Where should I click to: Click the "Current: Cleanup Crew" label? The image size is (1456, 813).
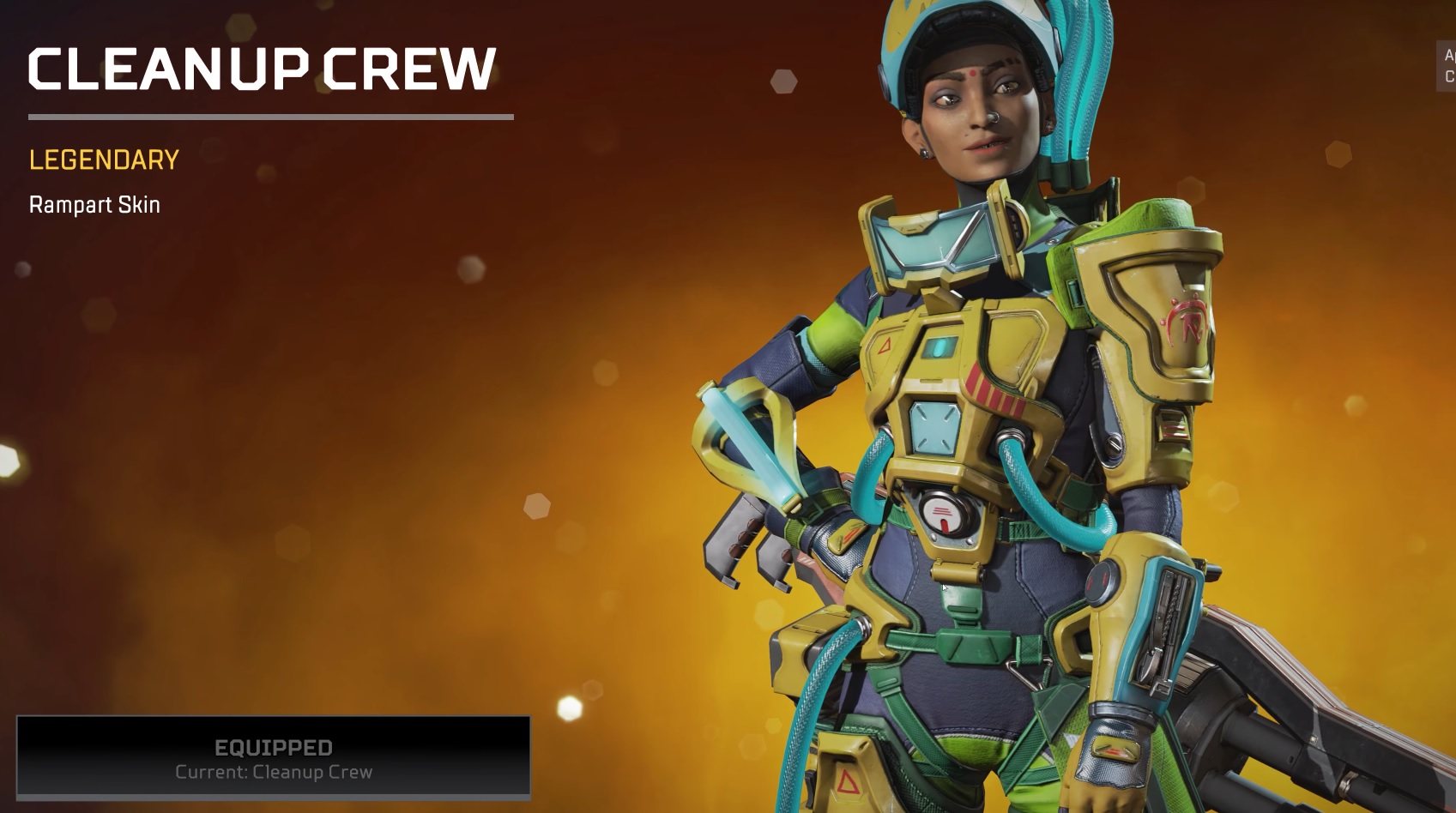pyautogui.click(x=273, y=772)
